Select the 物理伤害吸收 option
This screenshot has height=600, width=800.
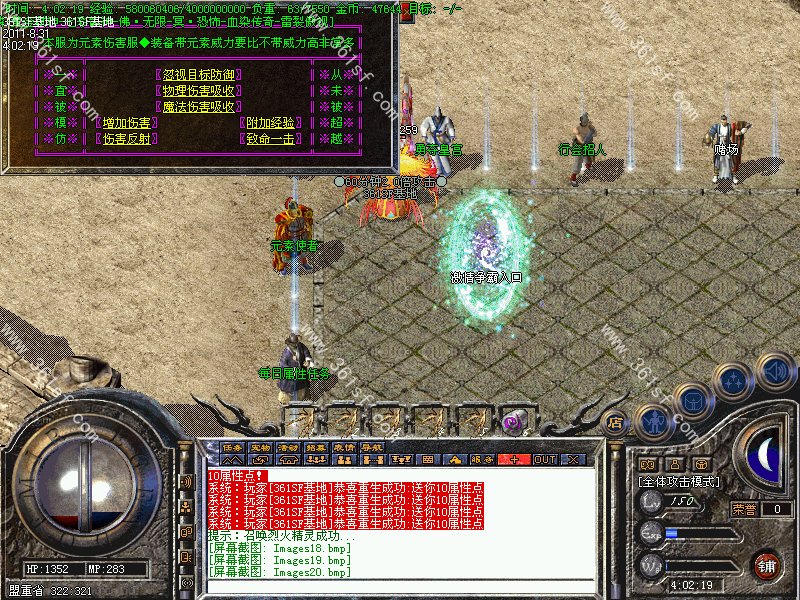pyautogui.click(x=198, y=91)
